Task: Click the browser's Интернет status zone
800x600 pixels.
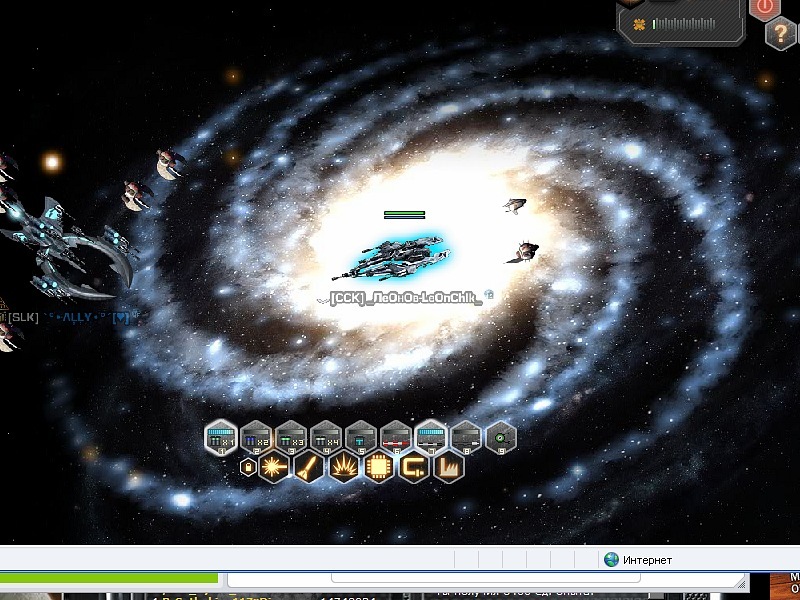Action: (638, 560)
